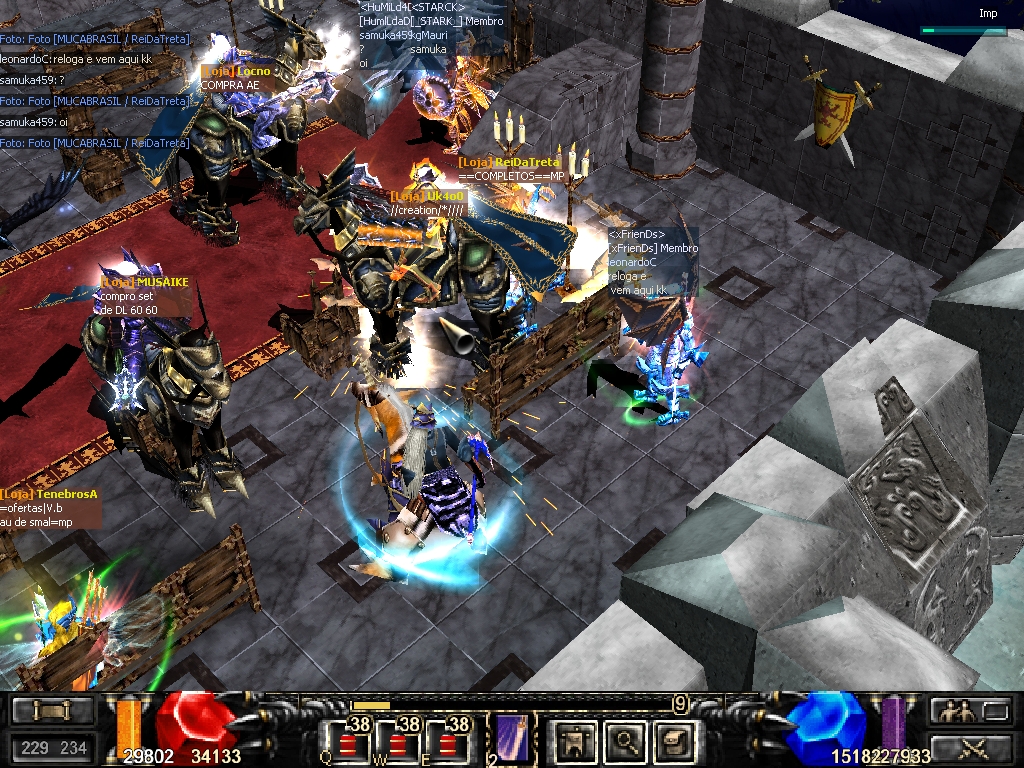Click the [Loja] Locno shop label
1024x768 pixels.
click(x=236, y=72)
